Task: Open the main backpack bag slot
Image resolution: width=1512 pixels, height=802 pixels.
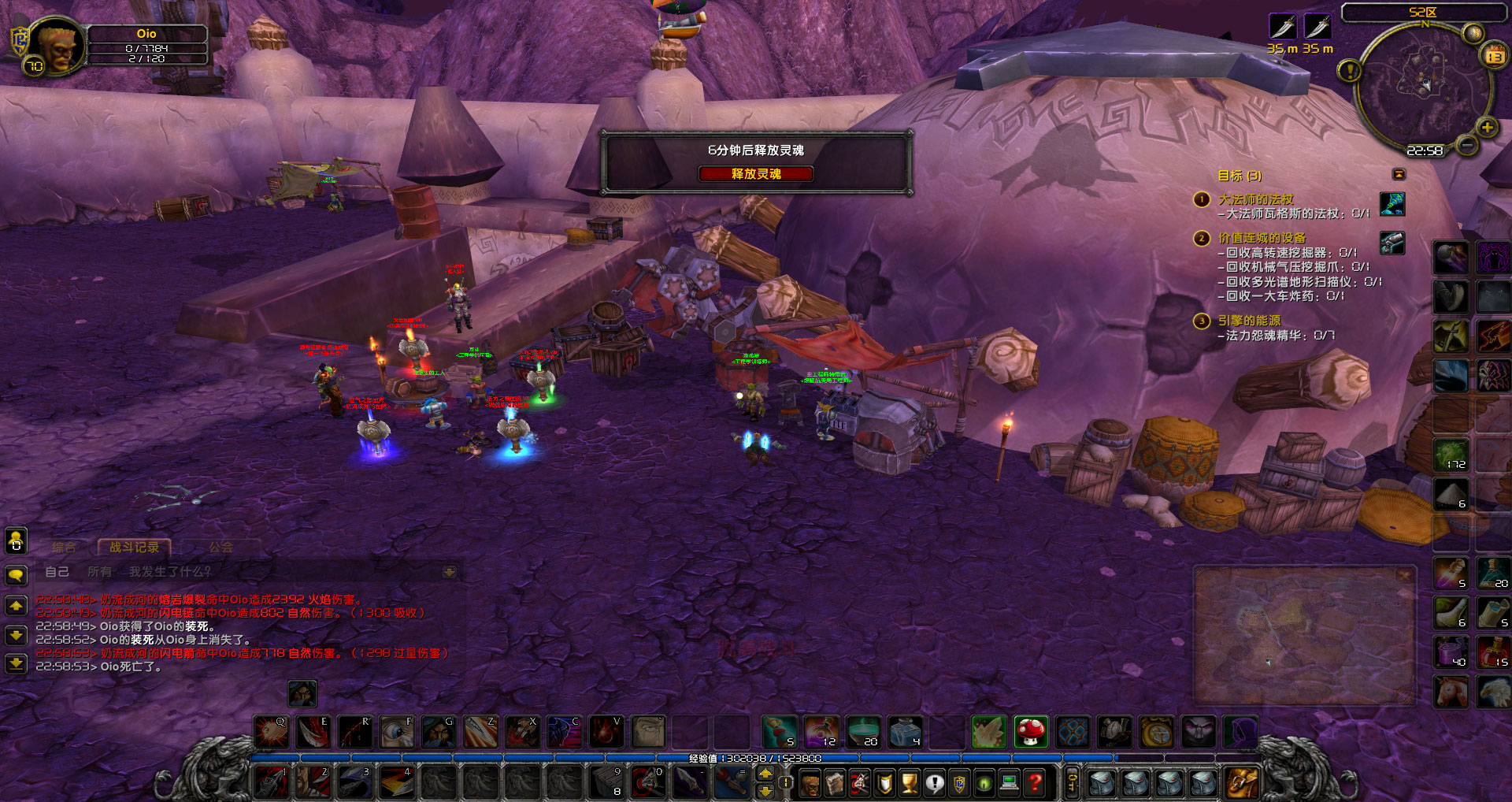Action: 1241,783
